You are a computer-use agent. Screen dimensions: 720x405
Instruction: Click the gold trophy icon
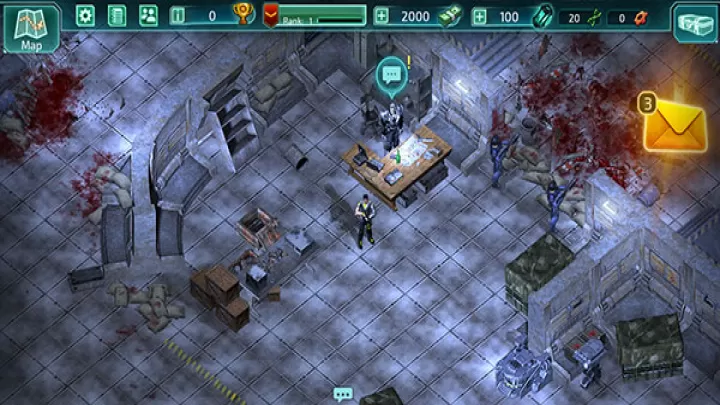pos(243,15)
